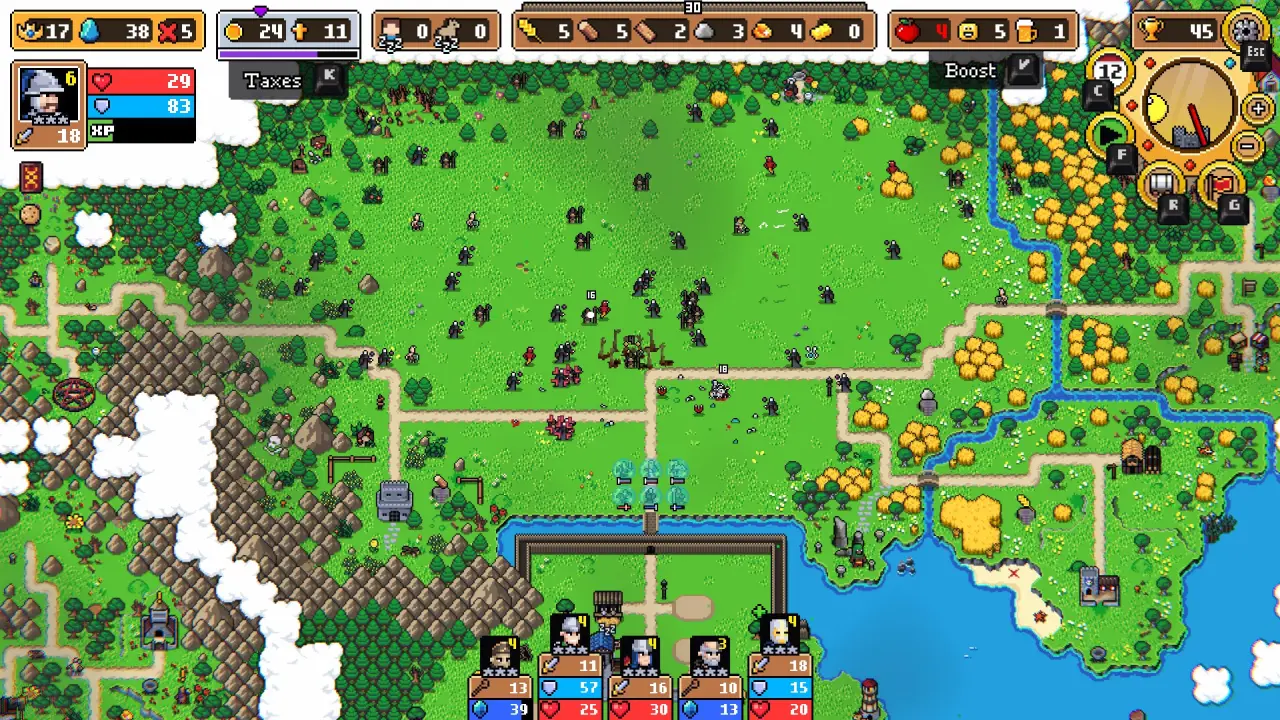Toggle game pause with the play button
The image size is (1280, 720).
[1109, 130]
